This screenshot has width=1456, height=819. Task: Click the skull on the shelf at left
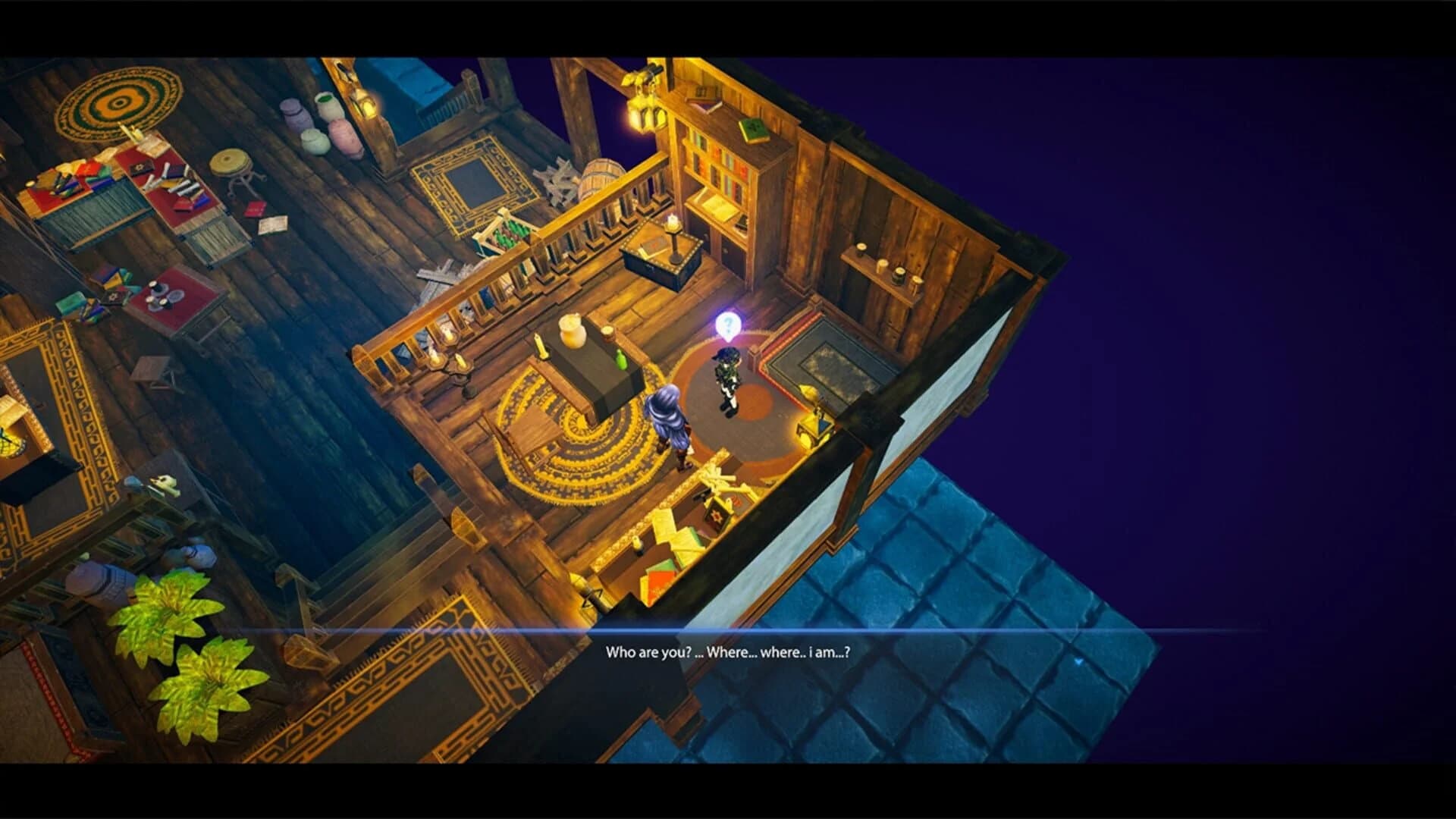tap(162, 483)
